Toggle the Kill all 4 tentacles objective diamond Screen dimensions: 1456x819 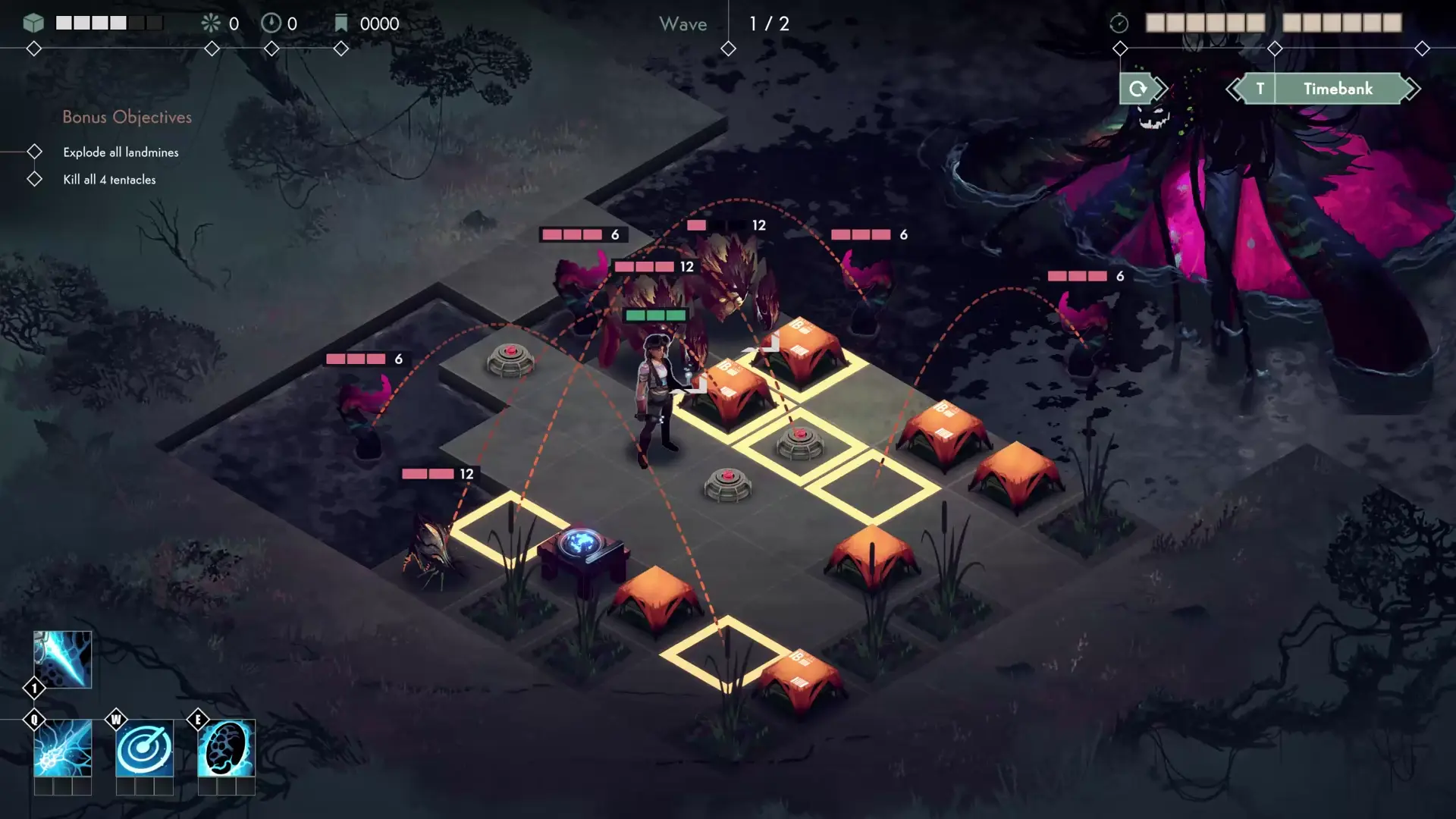pyautogui.click(x=34, y=178)
